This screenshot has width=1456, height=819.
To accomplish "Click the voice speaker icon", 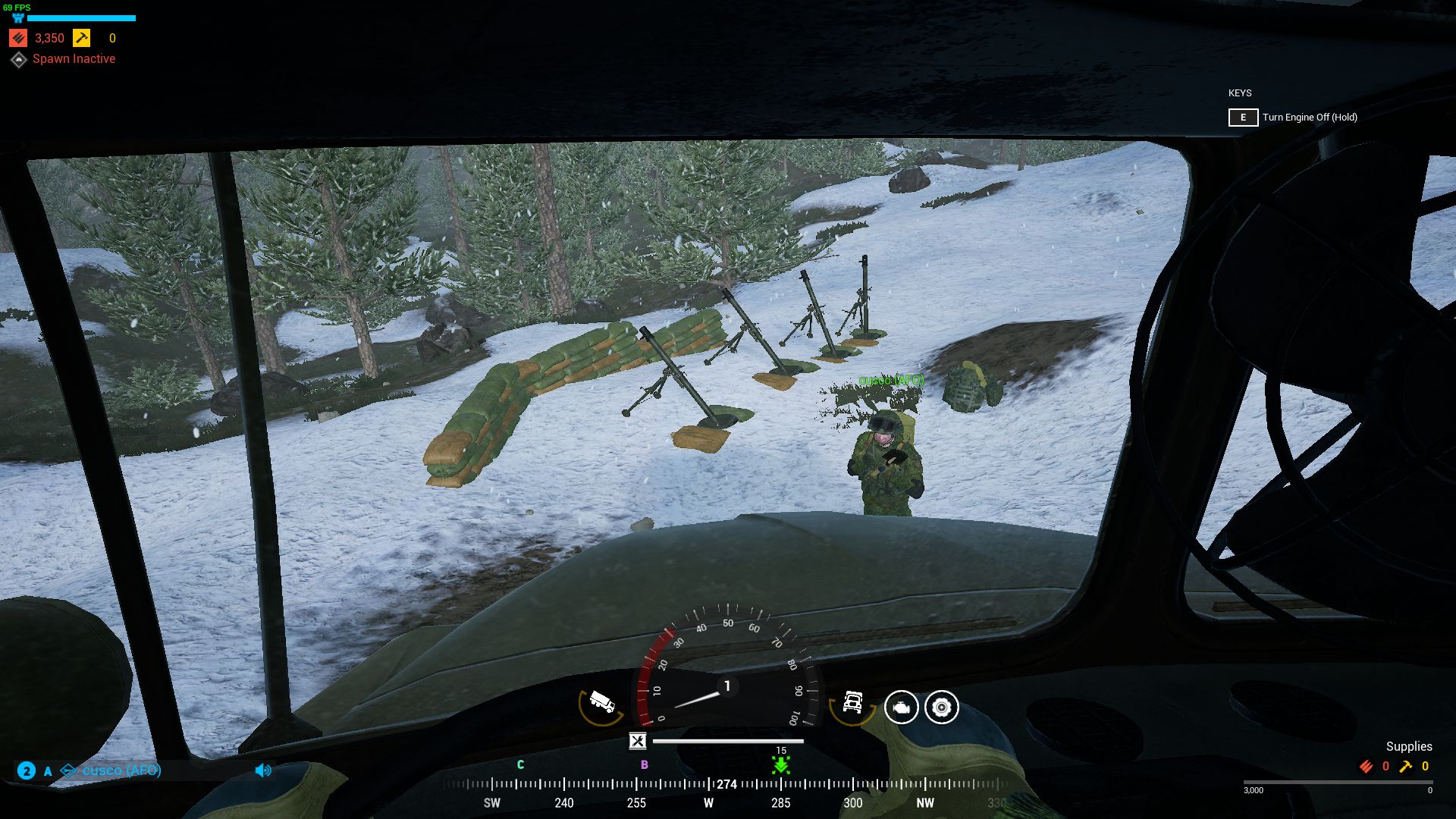I will point(263,770).
